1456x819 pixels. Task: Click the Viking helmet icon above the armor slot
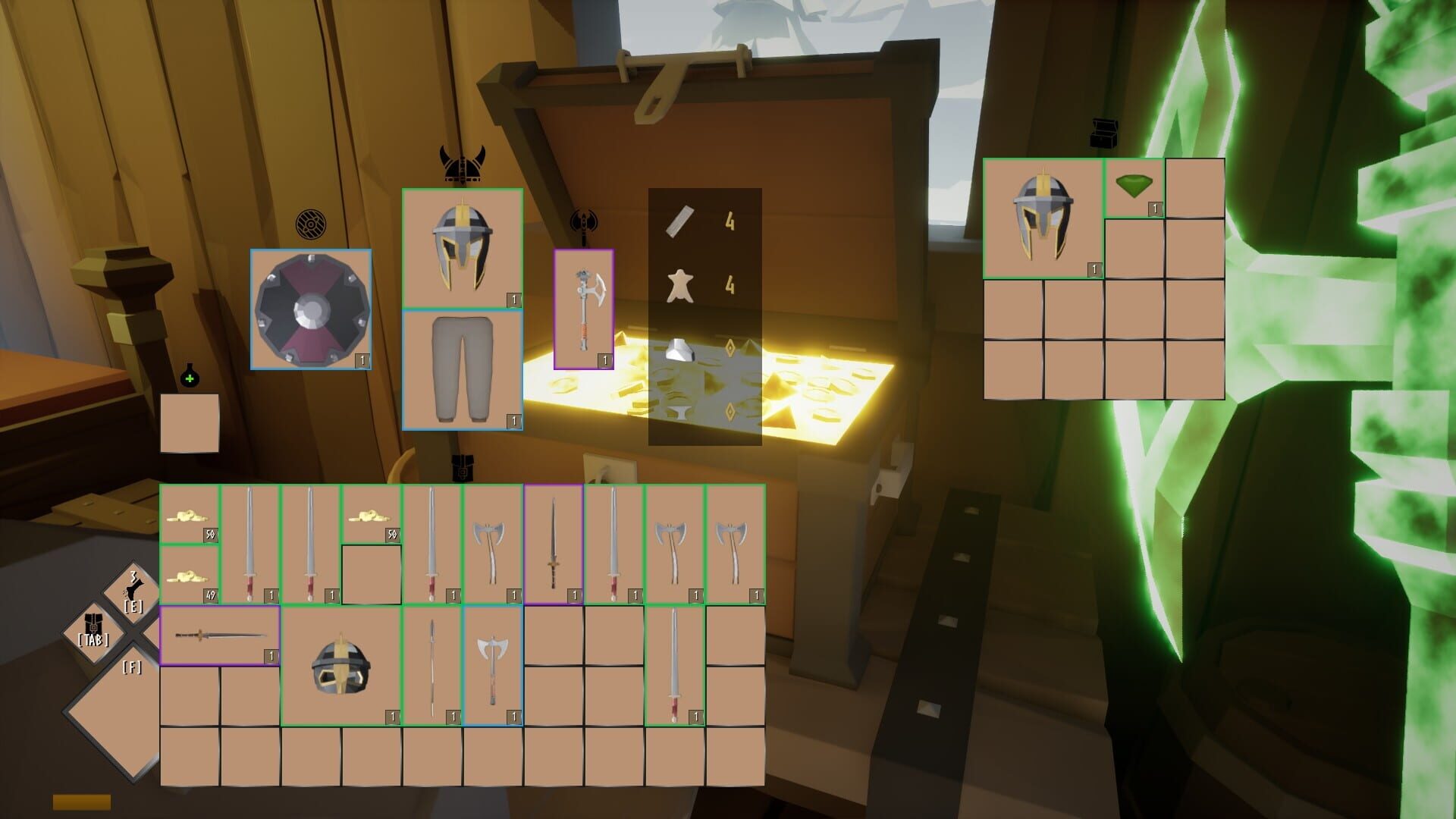tap(462, 162)
